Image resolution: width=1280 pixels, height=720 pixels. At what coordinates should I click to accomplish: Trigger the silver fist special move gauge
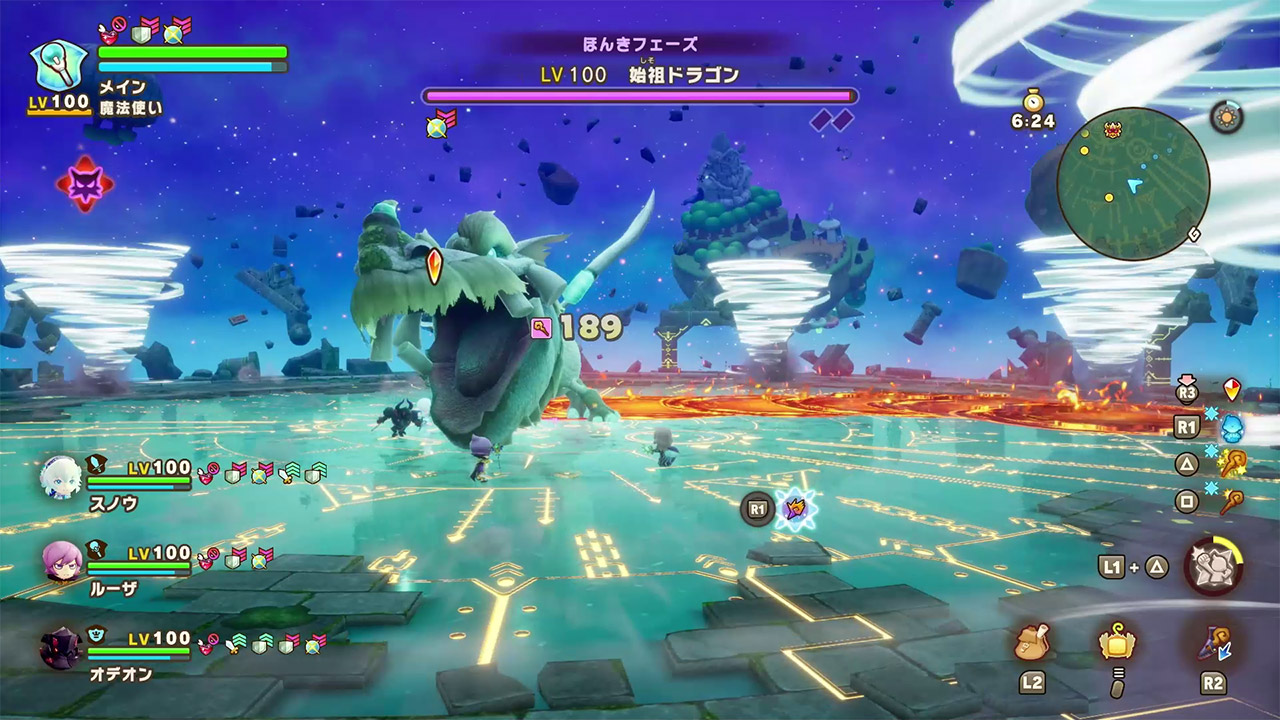(1213, 566)
